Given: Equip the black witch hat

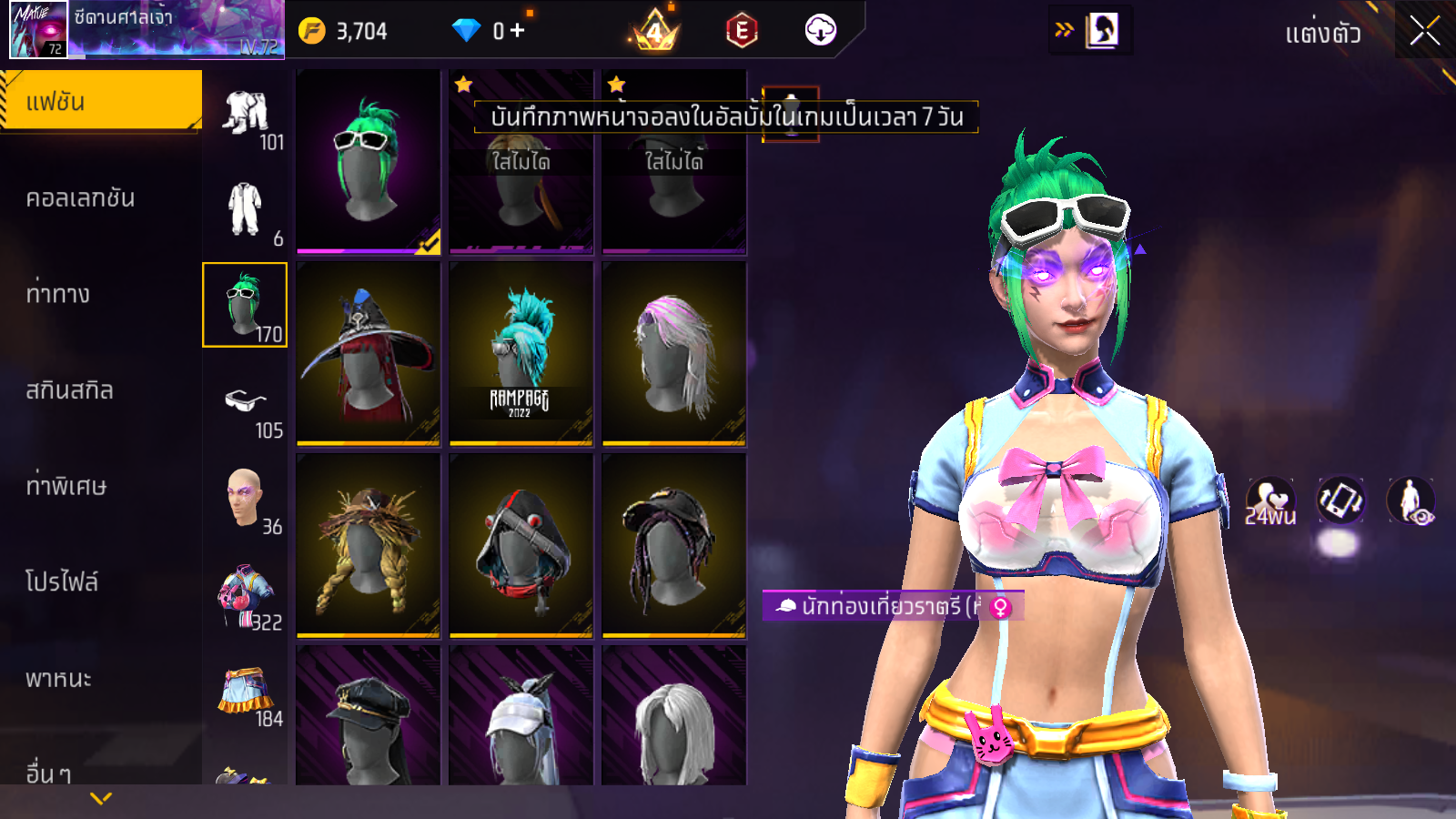Looking at the screenshot, I should click(368, 353).
